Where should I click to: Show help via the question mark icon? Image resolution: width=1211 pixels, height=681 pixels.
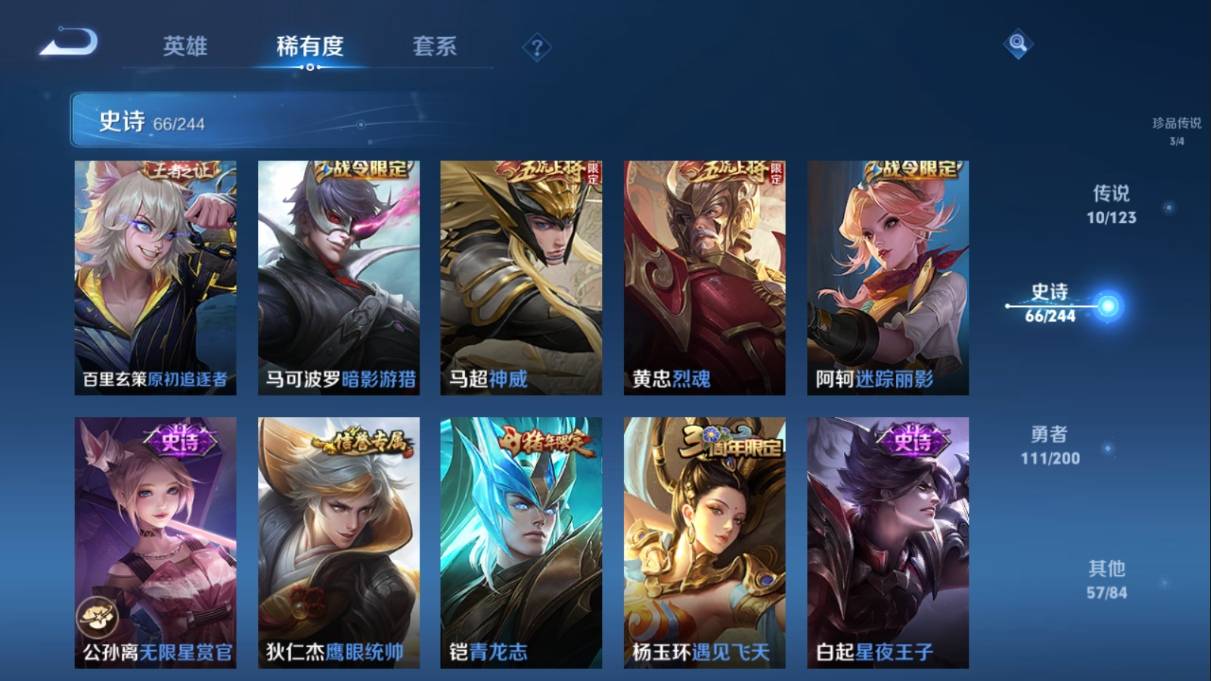pos(537,47)
